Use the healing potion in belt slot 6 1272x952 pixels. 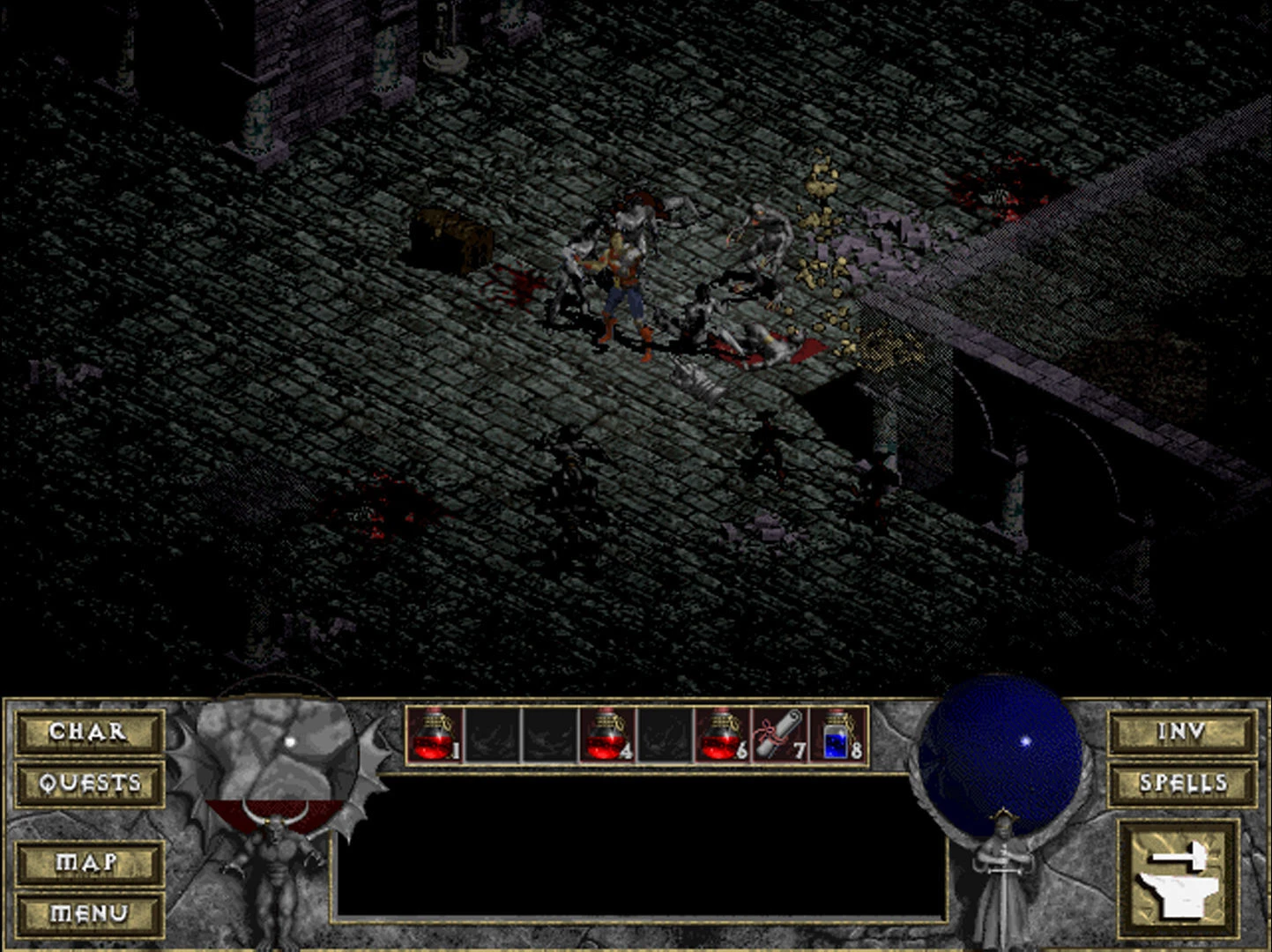click(723, 734)
